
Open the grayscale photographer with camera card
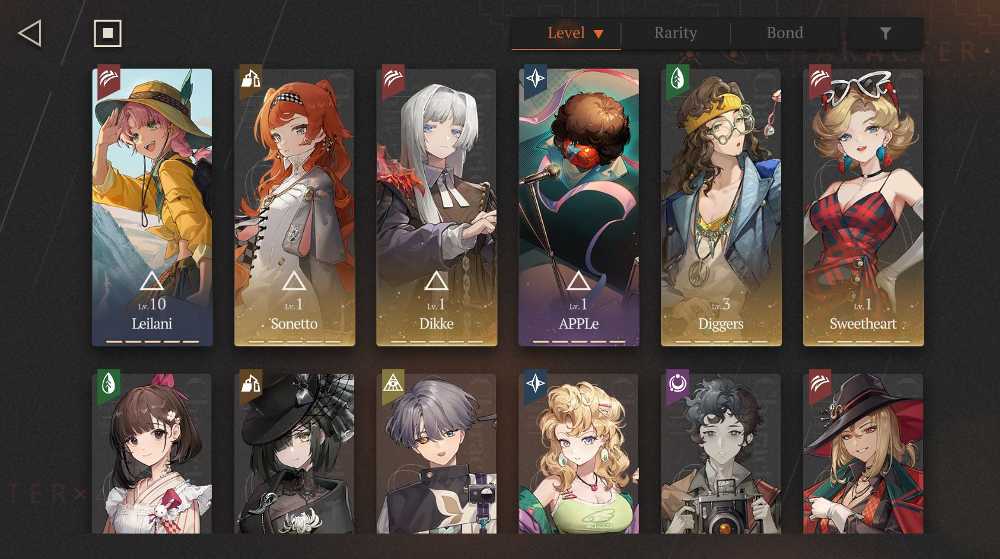(x=720, y=453)
